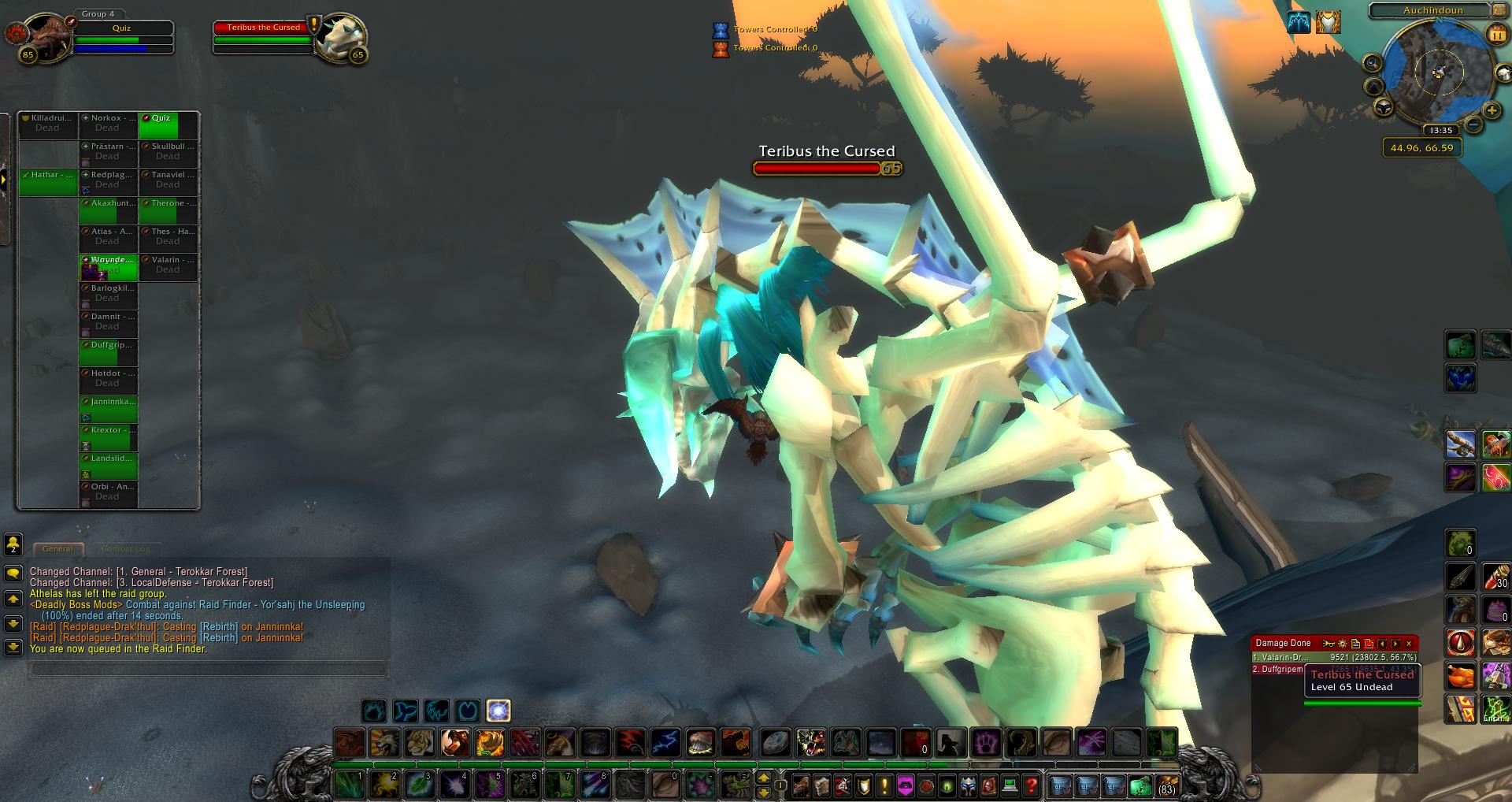Image resolution: width=1512 pixels, height=802 pixels.
Task: Select Valarin row in damage meter
Action: click(1334, 657)
